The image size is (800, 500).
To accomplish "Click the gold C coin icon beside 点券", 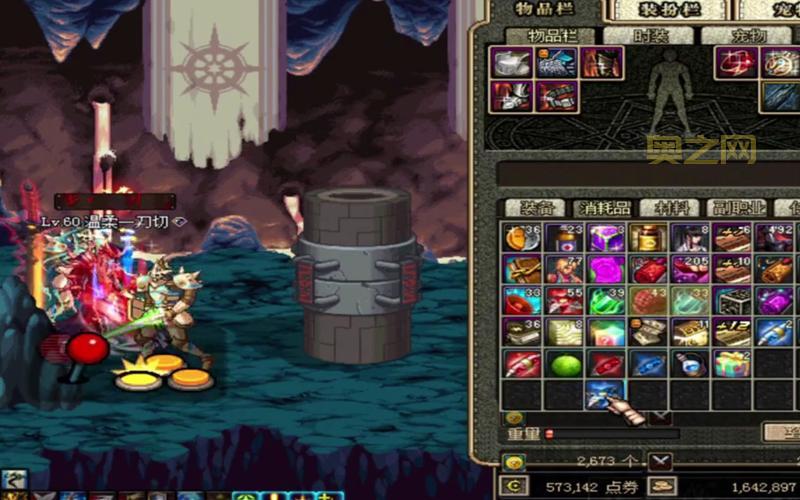I will [515, 487].
